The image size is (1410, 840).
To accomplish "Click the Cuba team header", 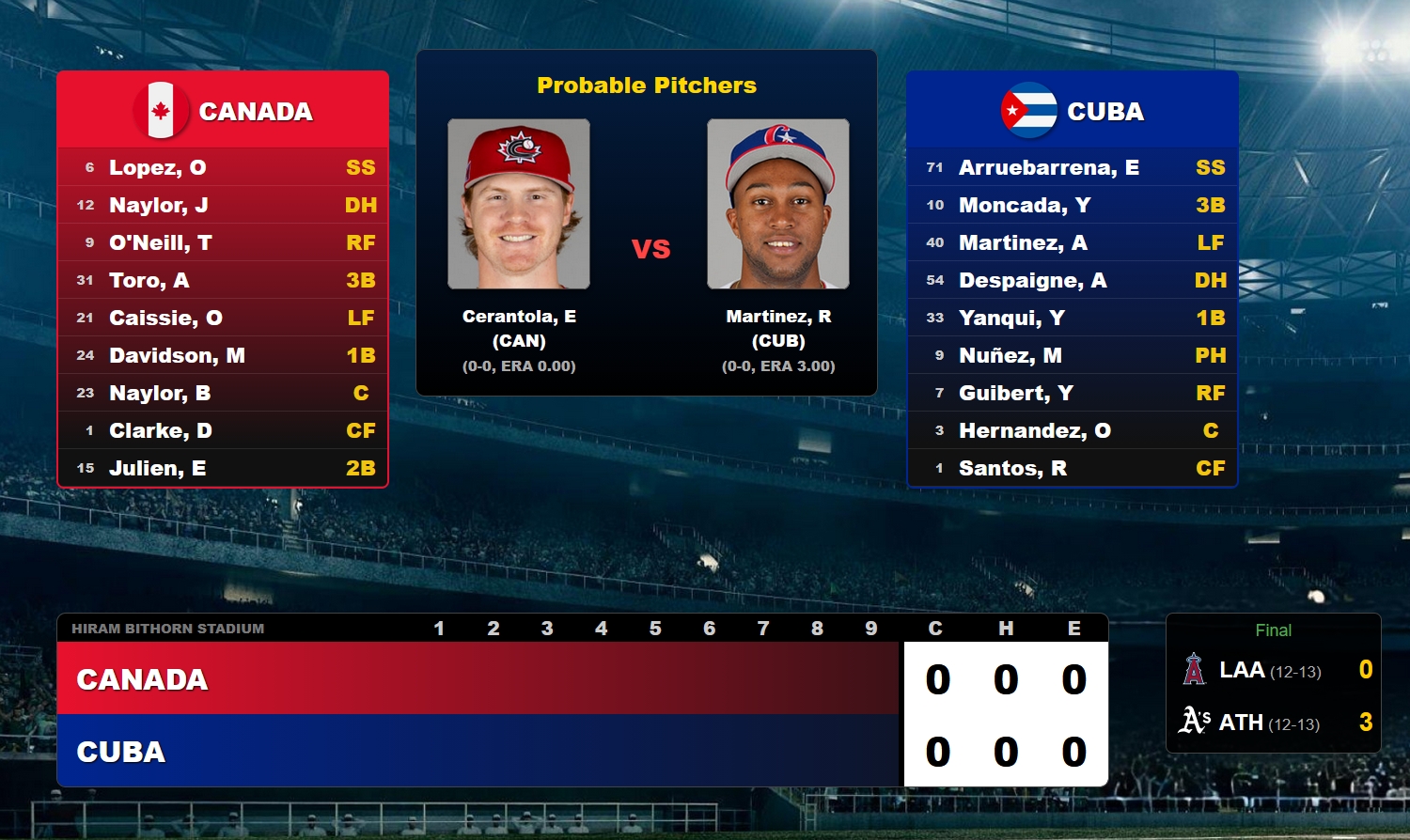I will pyautogui.click(x=1073, y=110).
